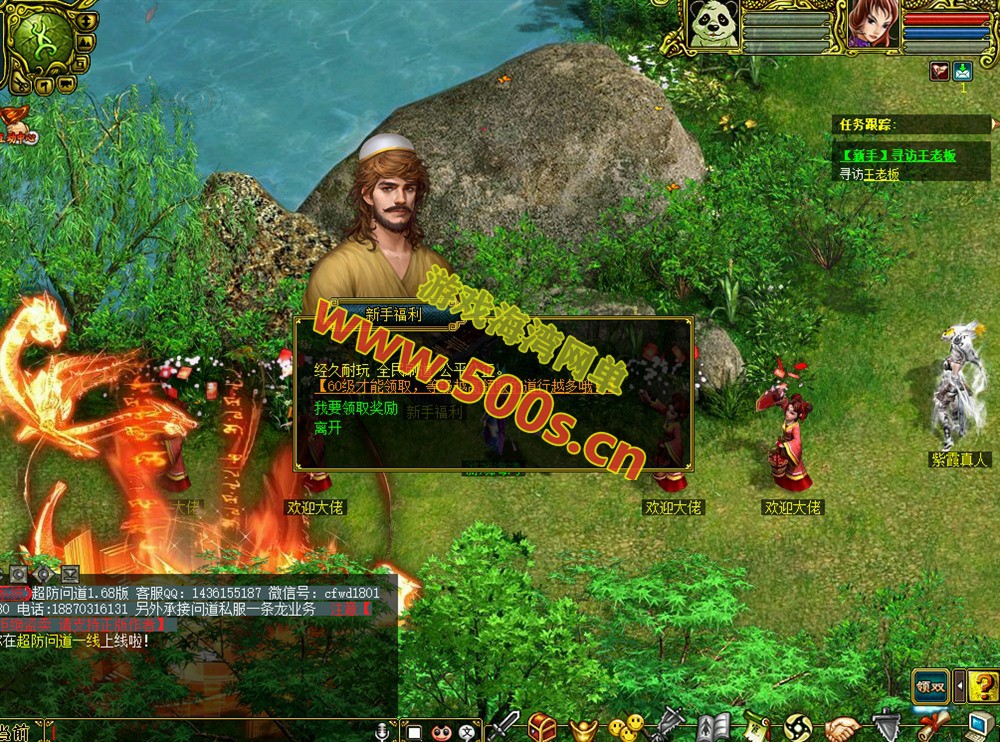The height and width of the screenshot is (742, 1000).
Task: Open the gold ingot shop icon
Action: click(x=584, y=727)
